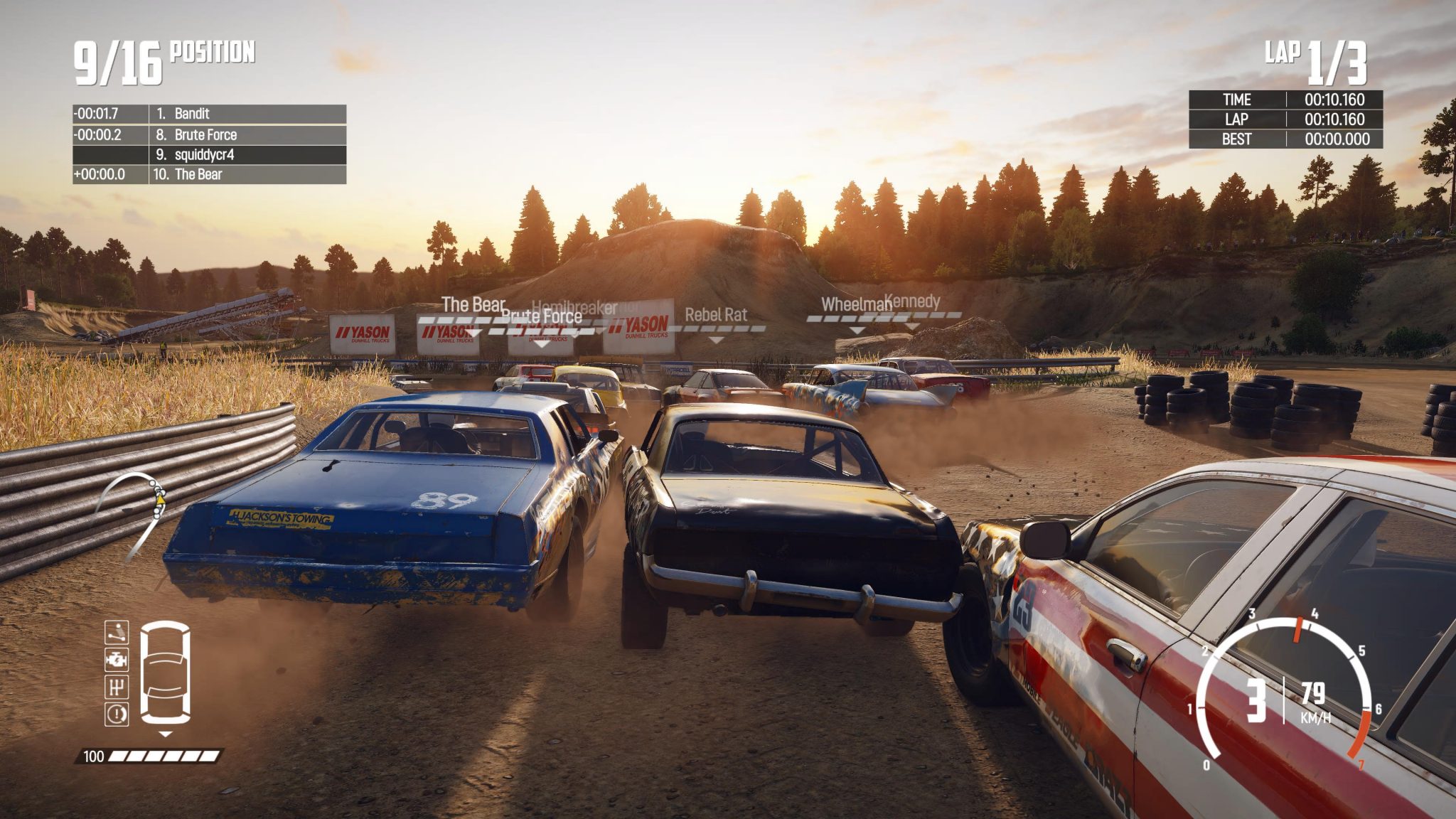1456x819 pixels.
Task: Select the transmission damage icon
Action: (117, 686)
